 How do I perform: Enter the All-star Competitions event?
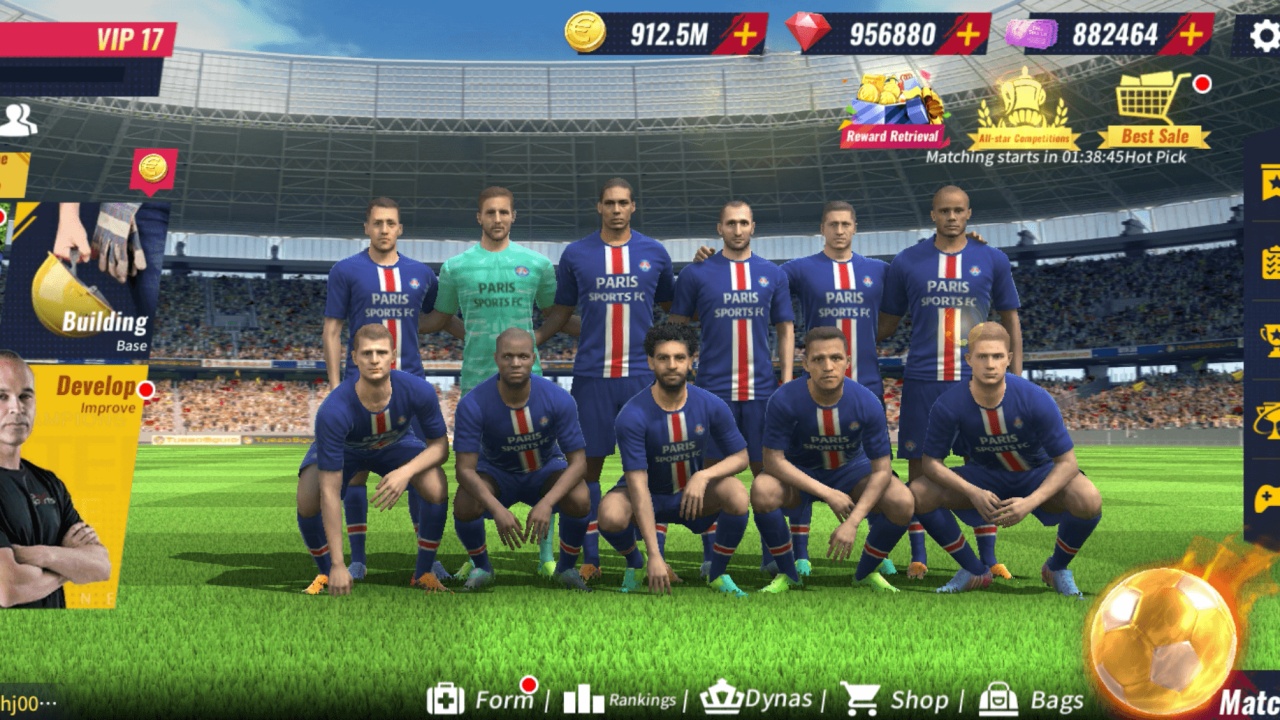click(1023, 109)
